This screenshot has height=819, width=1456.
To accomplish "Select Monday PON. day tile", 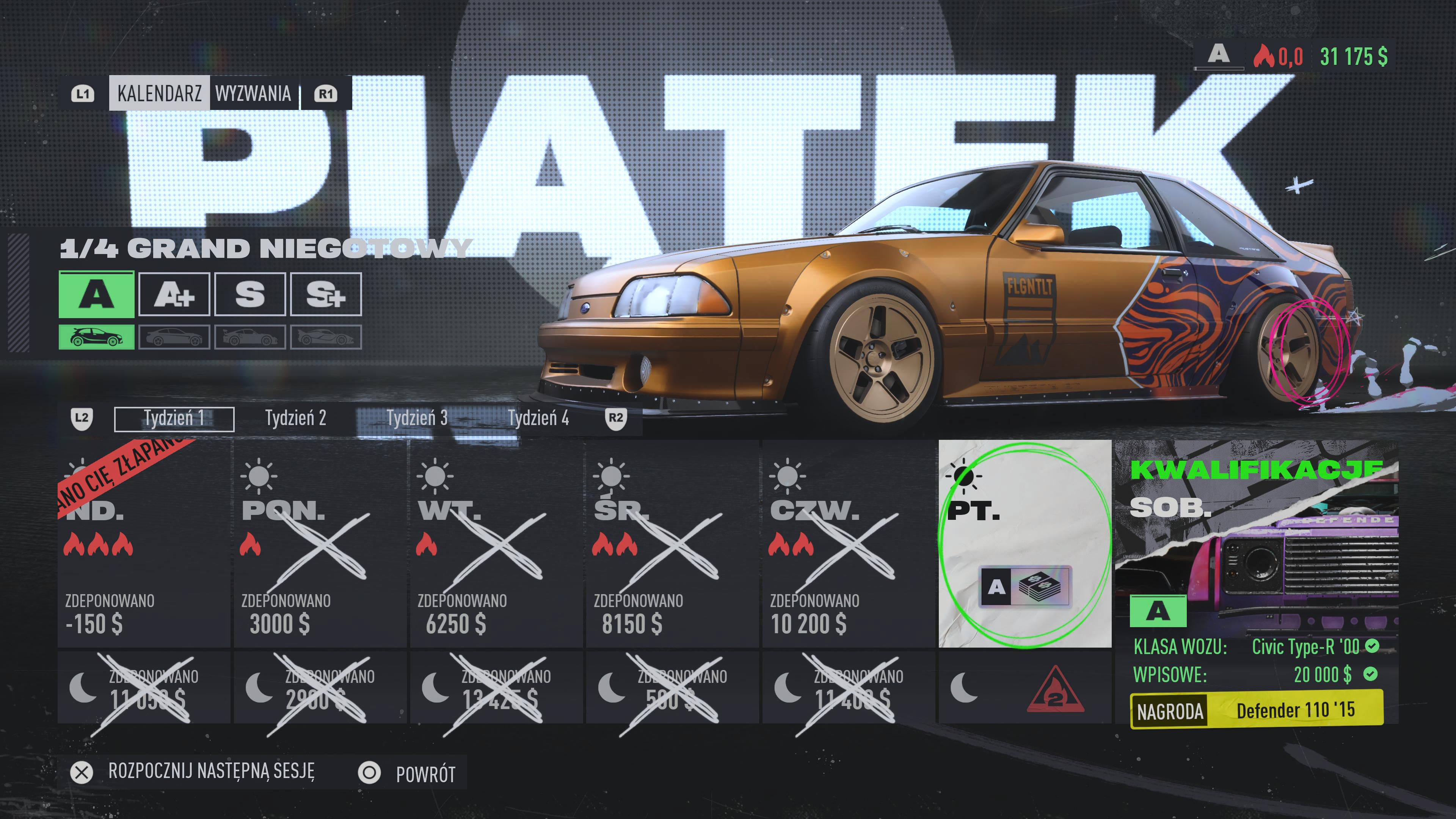I will tap(320, 544).
